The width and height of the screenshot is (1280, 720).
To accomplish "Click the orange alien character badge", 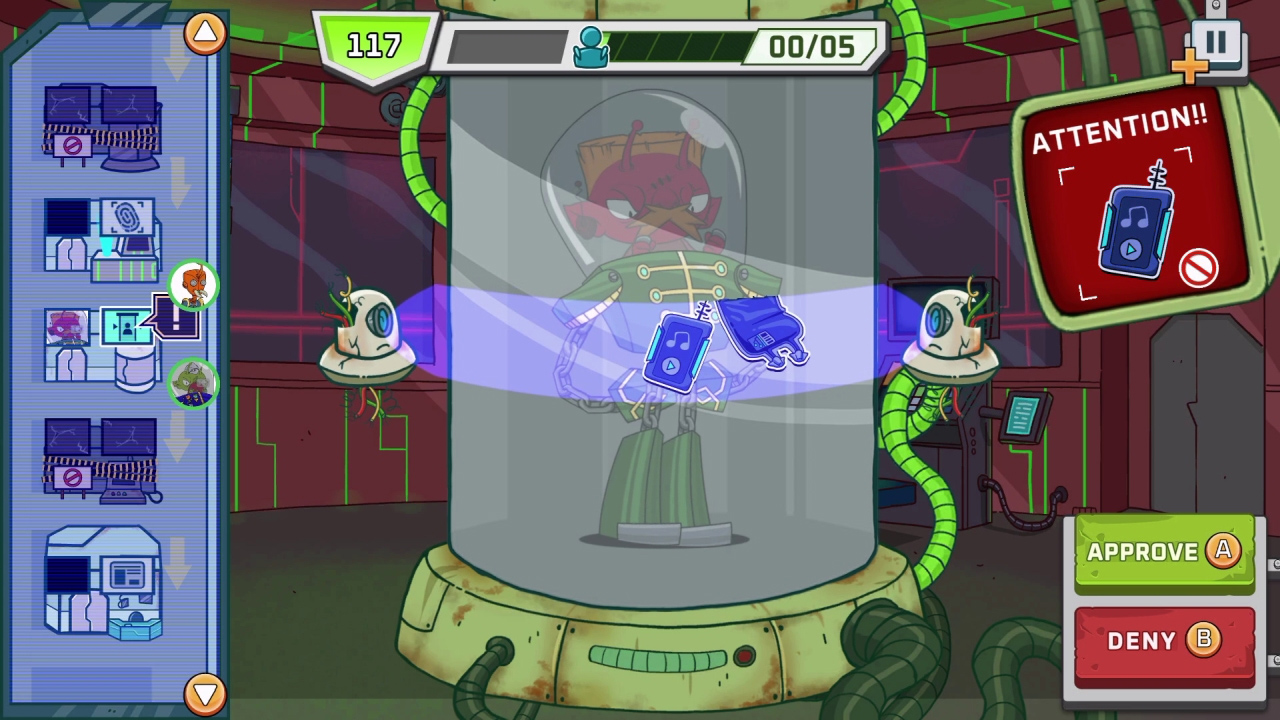I will (195, 287).
